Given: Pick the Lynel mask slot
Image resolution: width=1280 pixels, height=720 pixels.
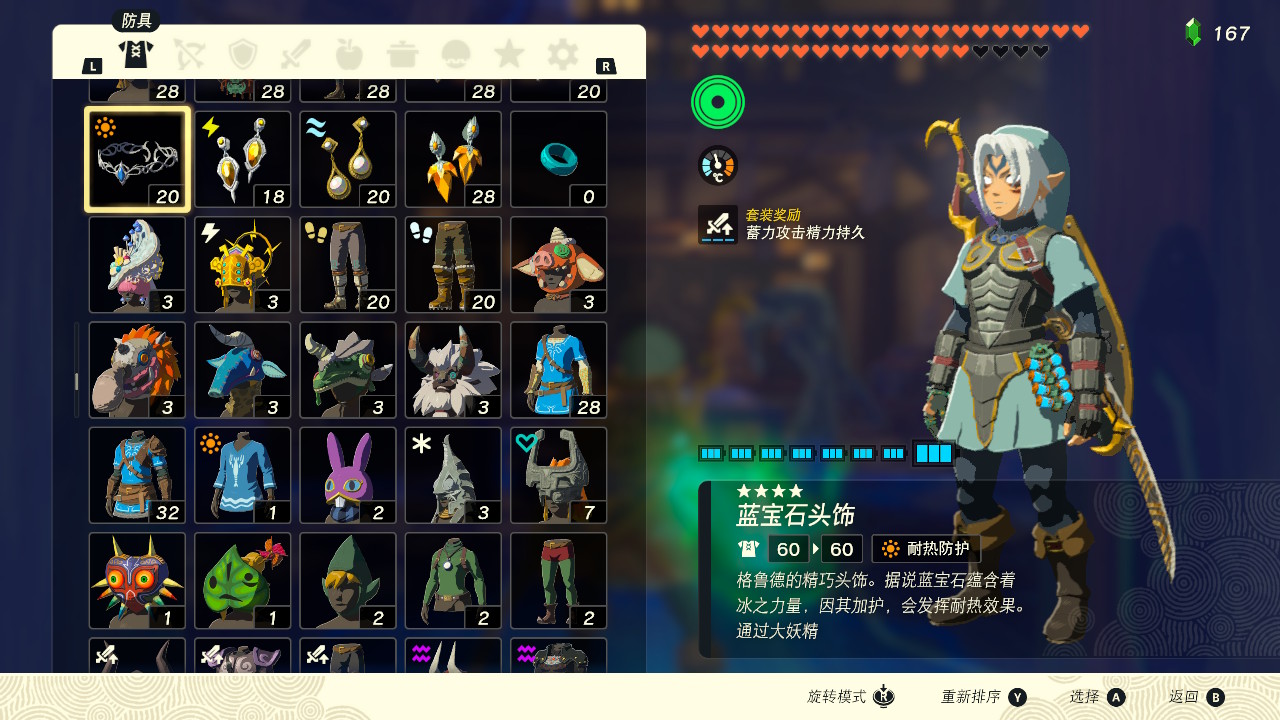Looking at the screenshot, I should click(x=453, y=370).
